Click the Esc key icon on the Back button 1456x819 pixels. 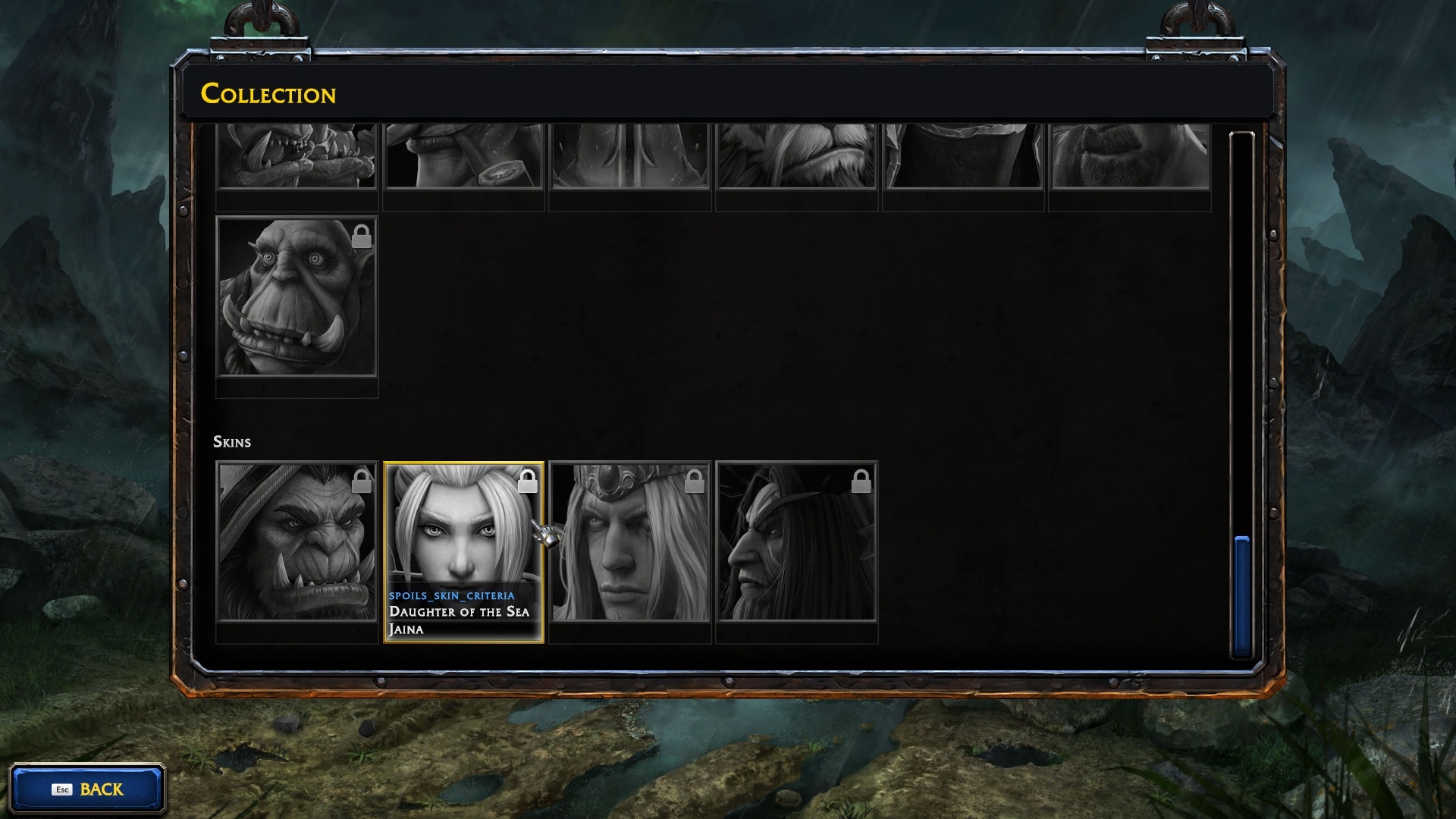click(64, 789)
